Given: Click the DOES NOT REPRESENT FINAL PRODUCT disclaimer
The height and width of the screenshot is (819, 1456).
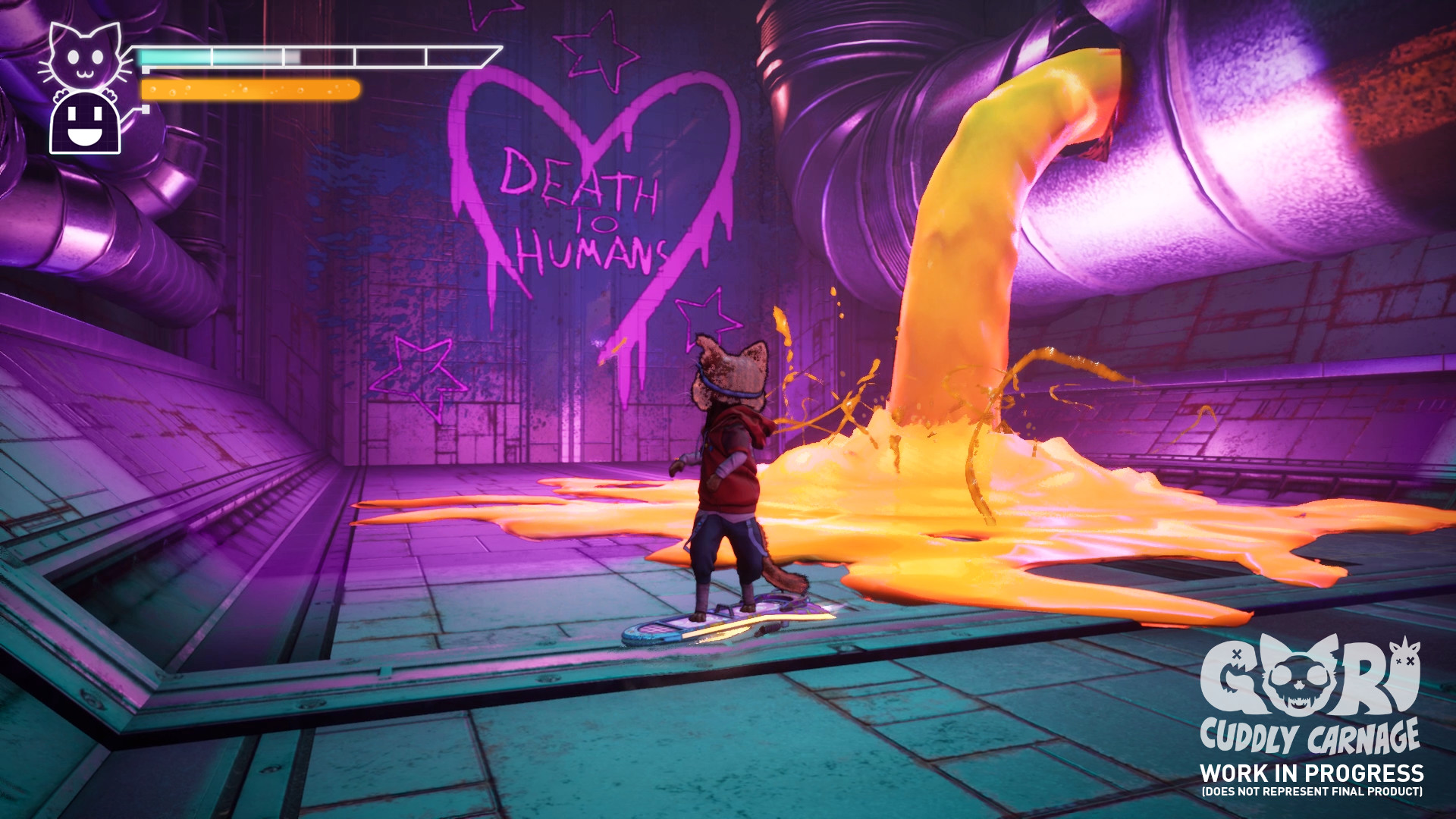Looking at the screenshot, I should [x=1313, y=790].
